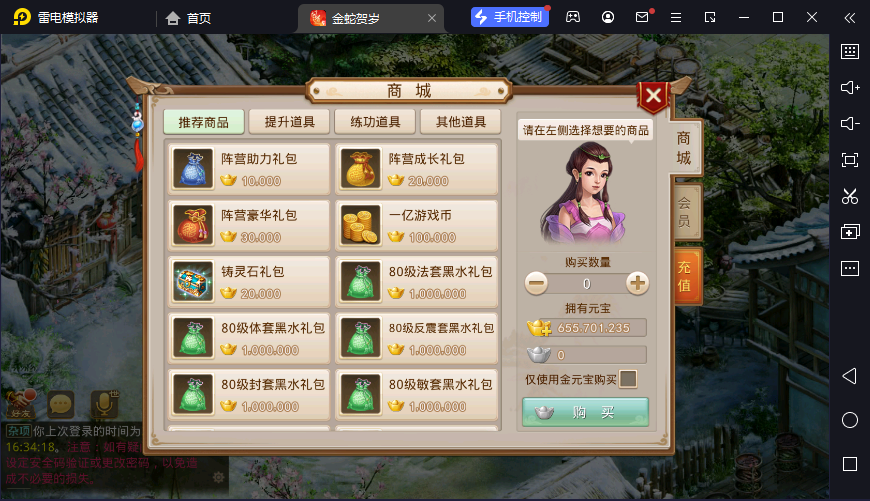
Task: Show the 其他道具 category tab
Action: click(x=460, y=122)
